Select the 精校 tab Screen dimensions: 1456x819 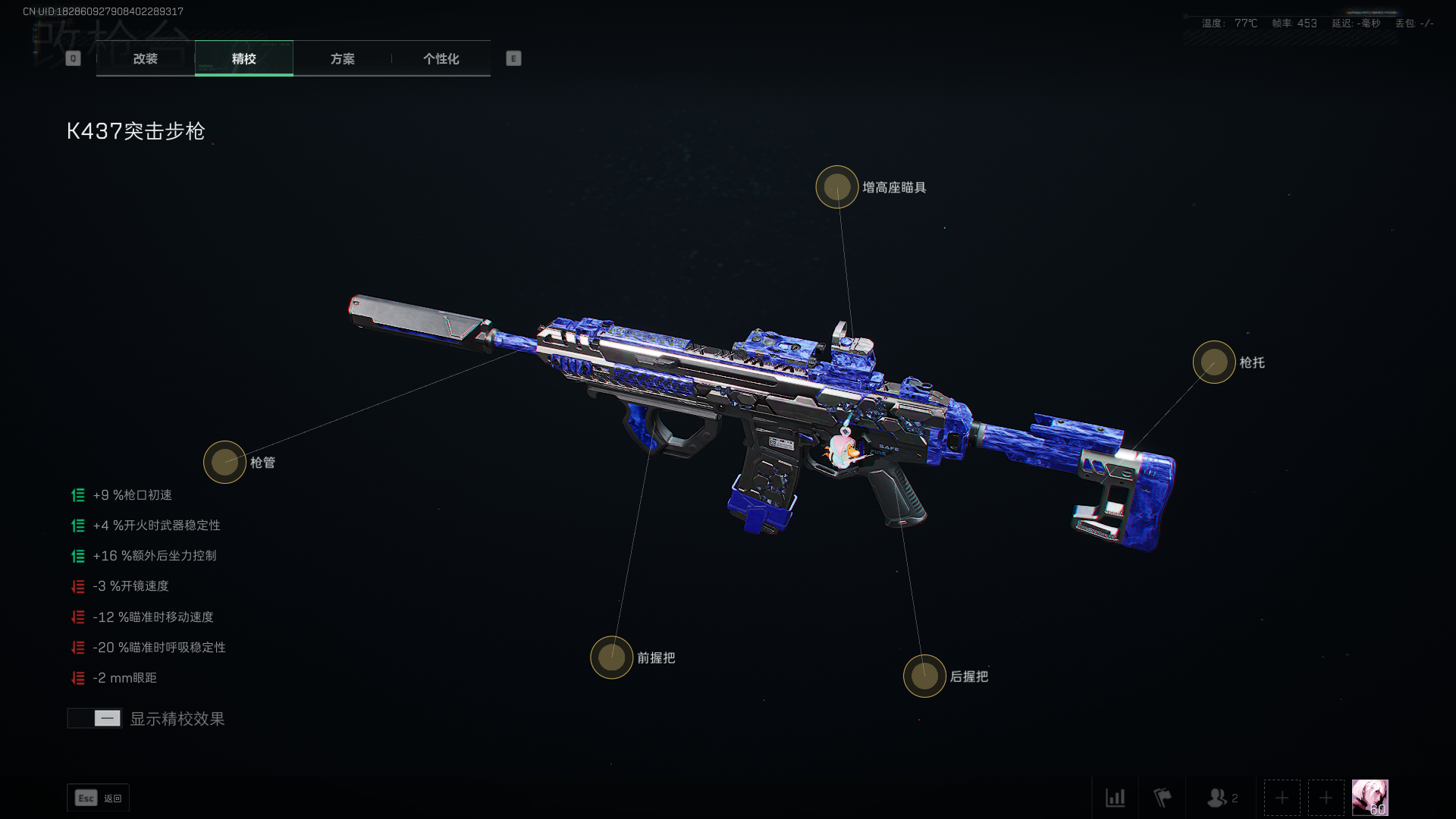coord(243,58)
